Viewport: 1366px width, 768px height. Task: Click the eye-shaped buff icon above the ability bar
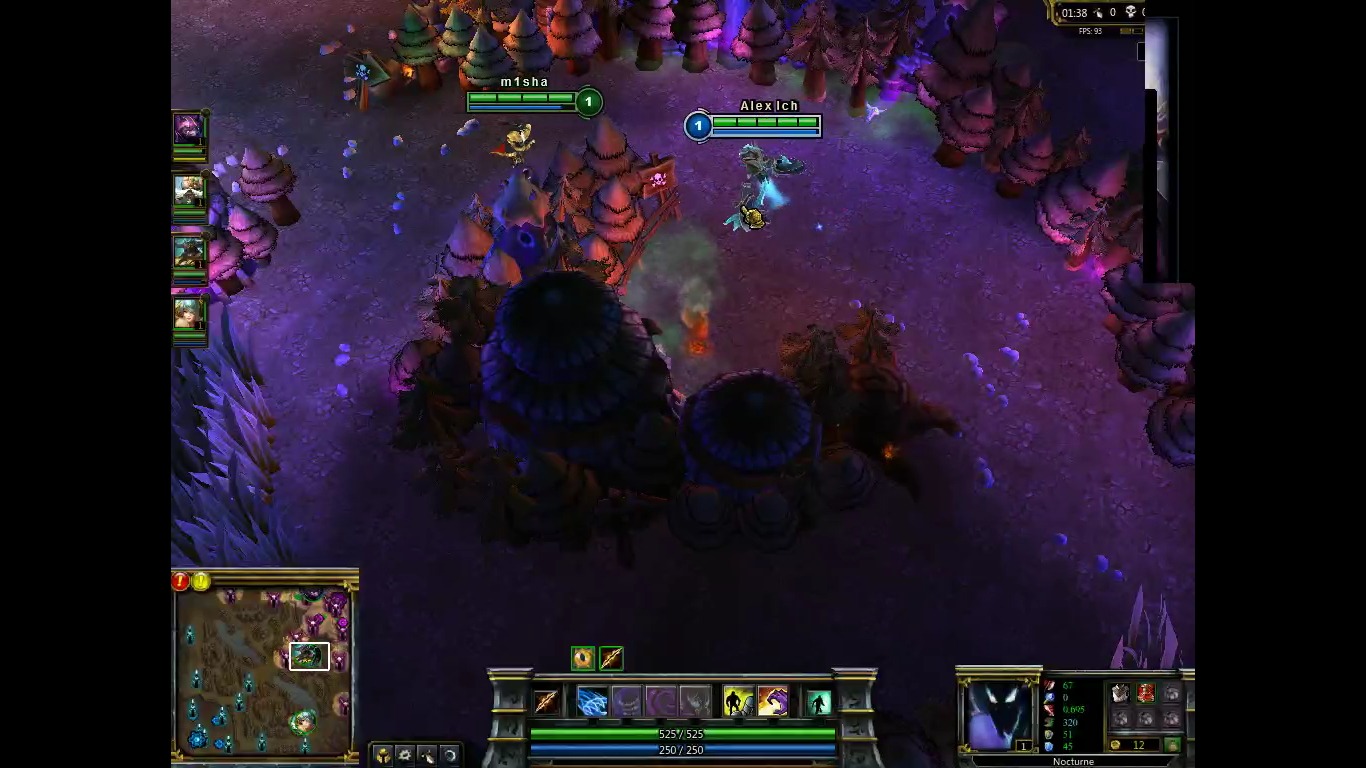tap(583, 656)
